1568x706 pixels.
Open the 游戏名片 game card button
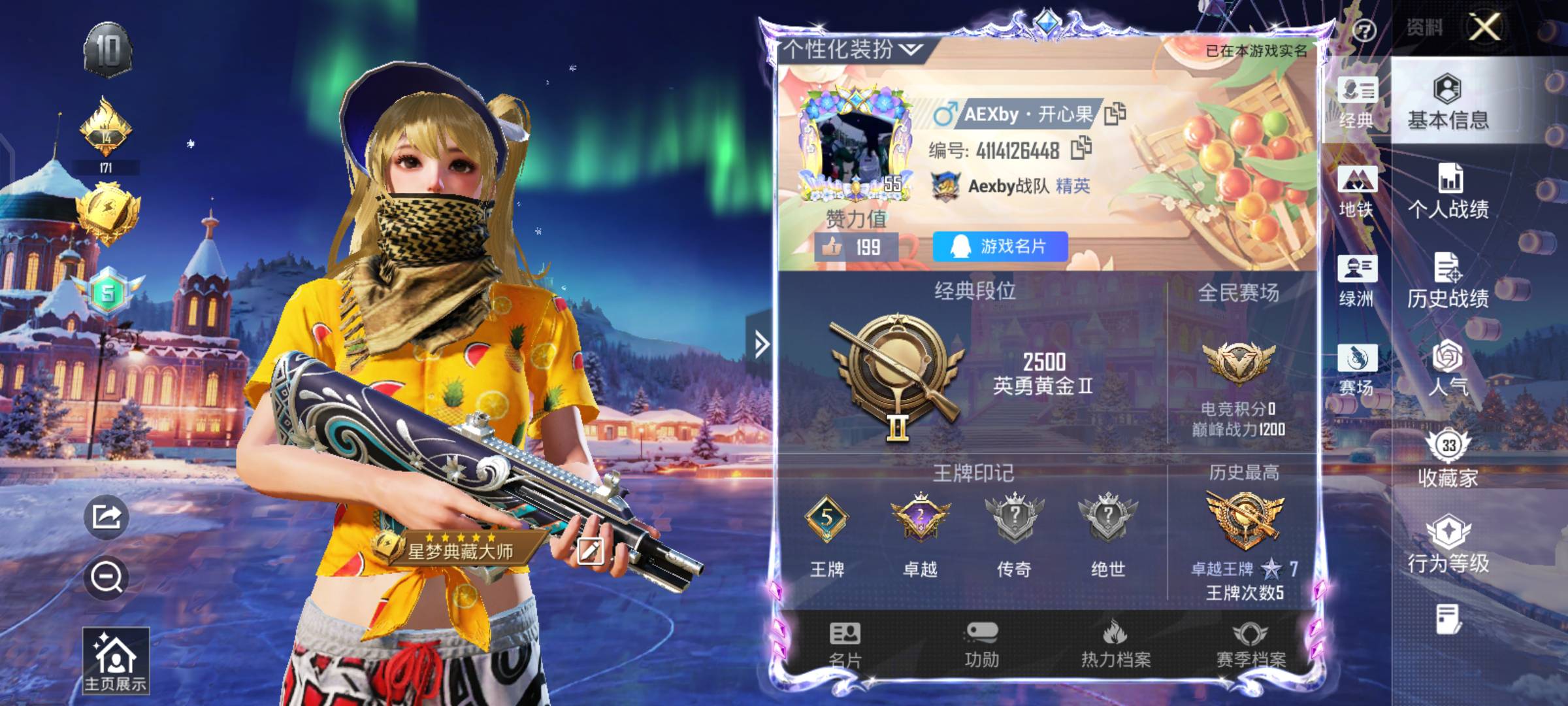1000,246
